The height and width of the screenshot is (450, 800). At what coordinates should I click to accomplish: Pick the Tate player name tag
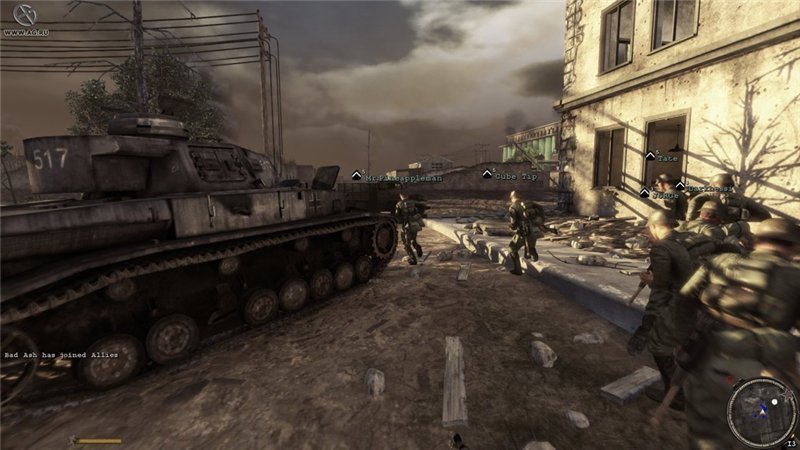668,157
